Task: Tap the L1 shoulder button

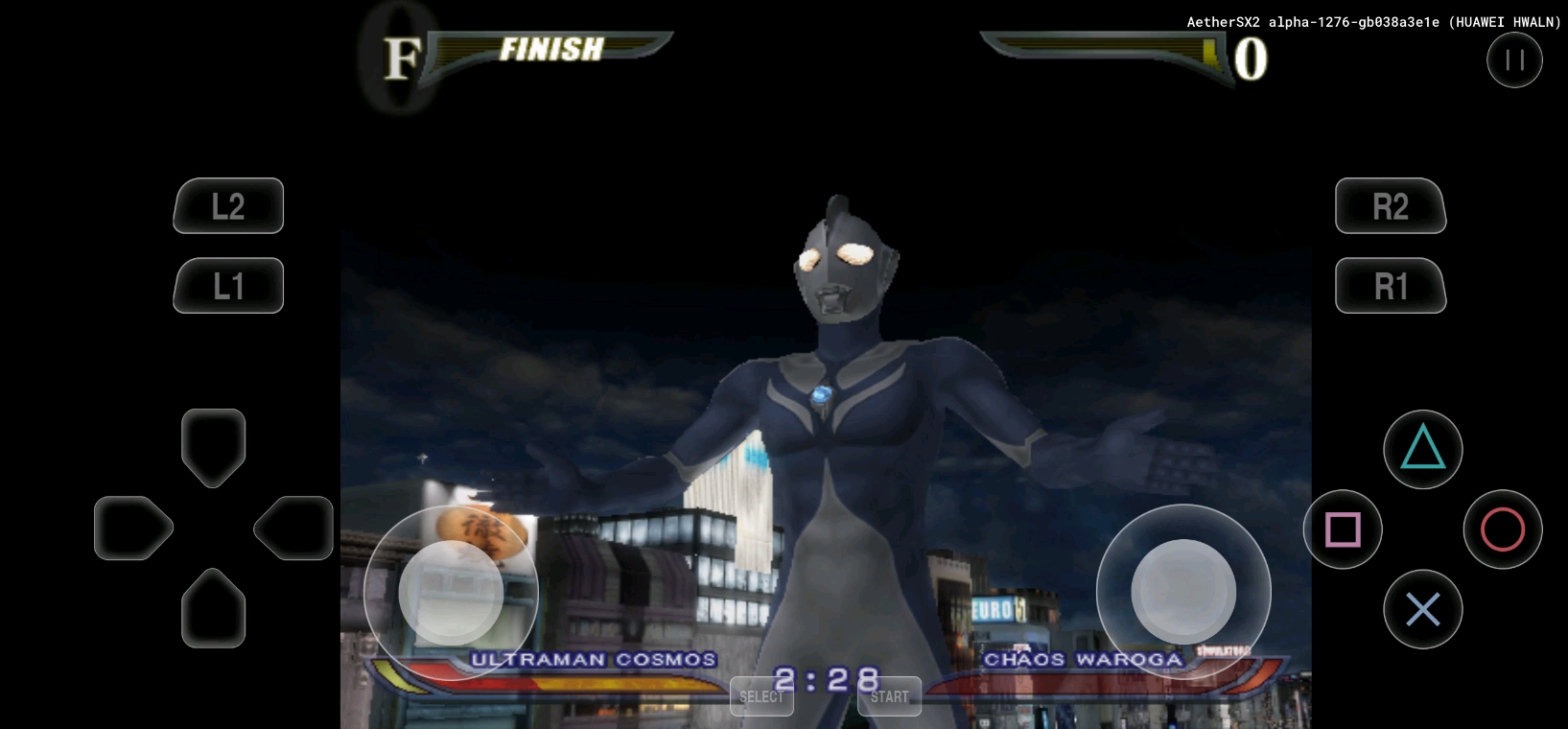Action: pyautogui.click(x=228, y=286)
